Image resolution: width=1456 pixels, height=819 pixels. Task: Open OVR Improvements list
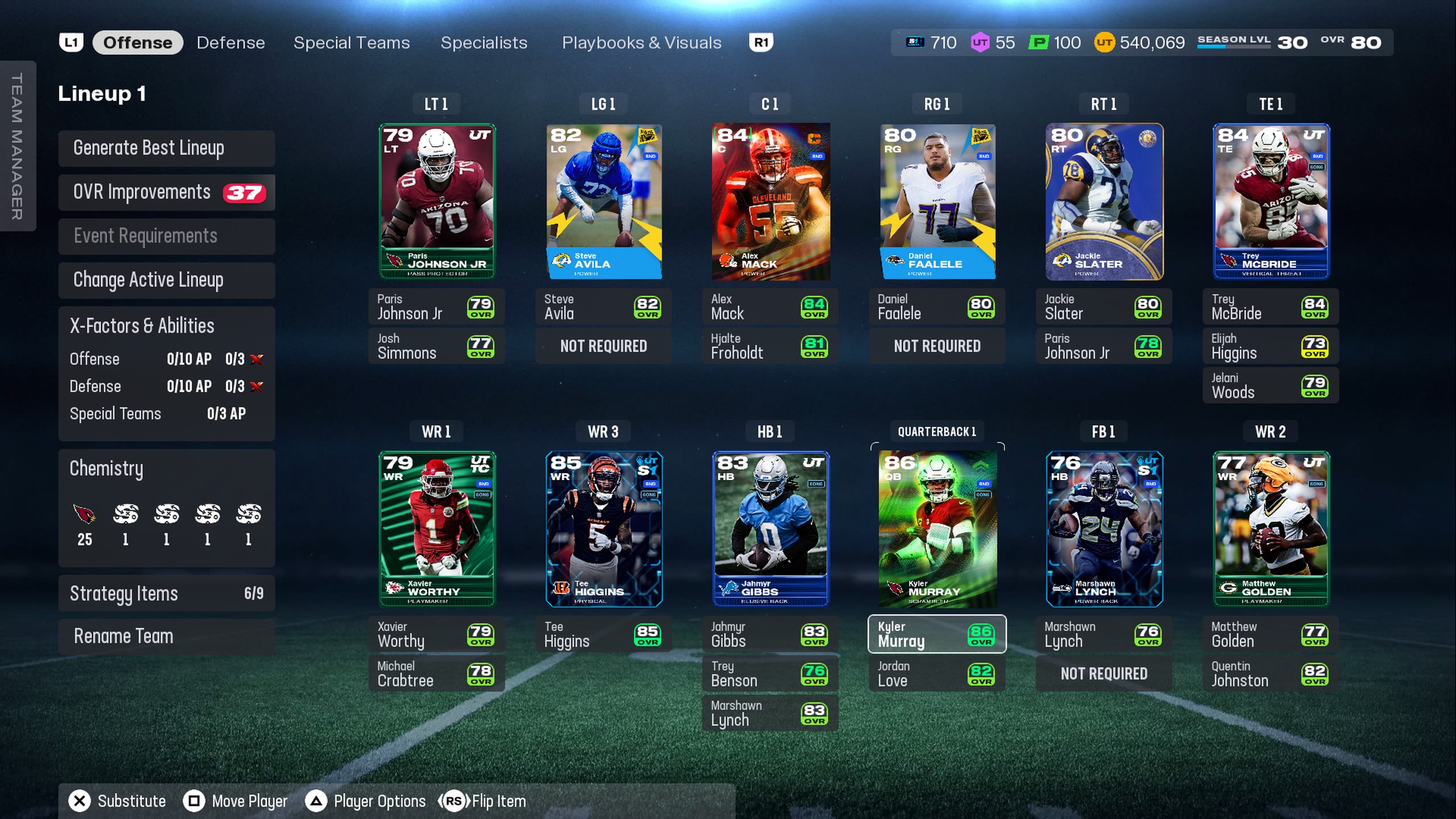coord(166,192)
